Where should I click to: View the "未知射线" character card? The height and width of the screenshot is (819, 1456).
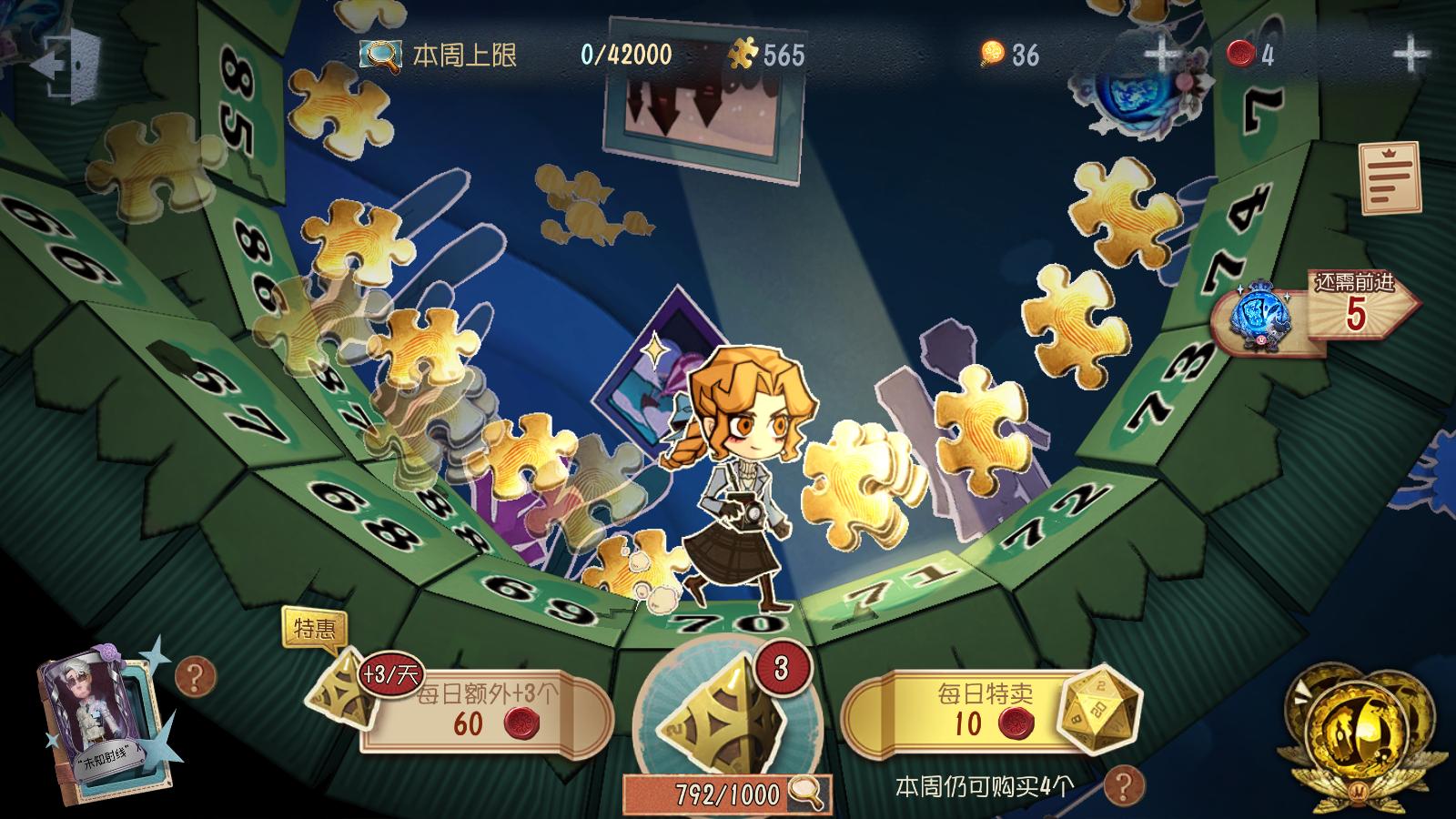pos(102,723)
